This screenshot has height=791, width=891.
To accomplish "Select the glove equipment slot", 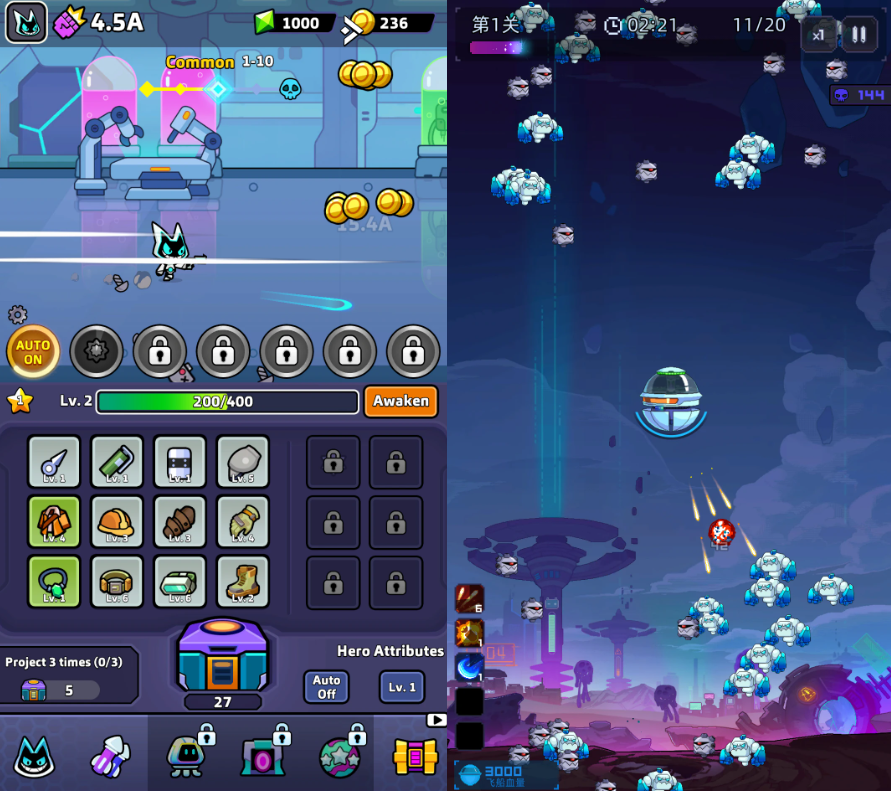I will [243, 522].
